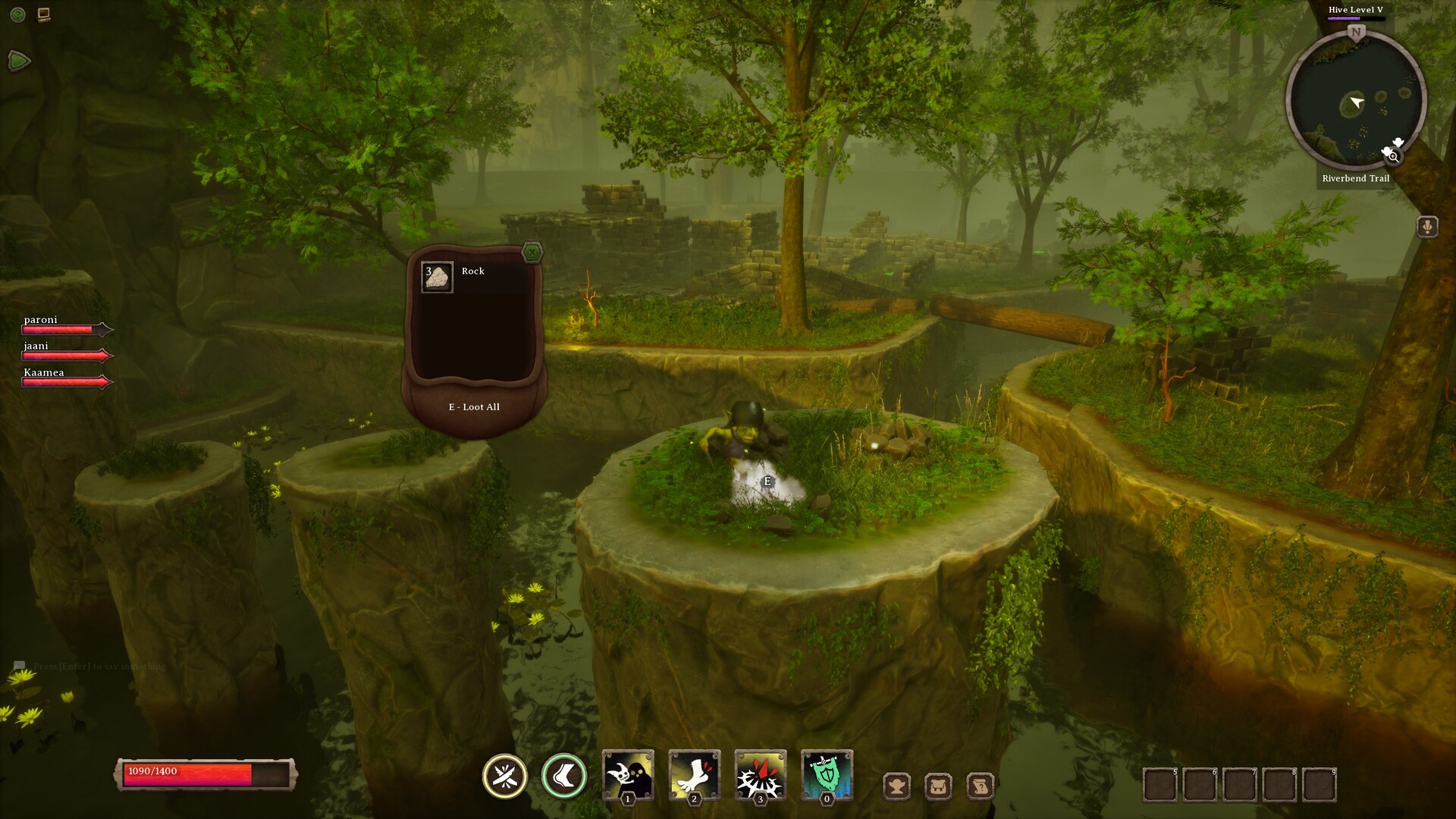Open the goblin character sheet
The image size is (1456, 819).
click(897, 786)
